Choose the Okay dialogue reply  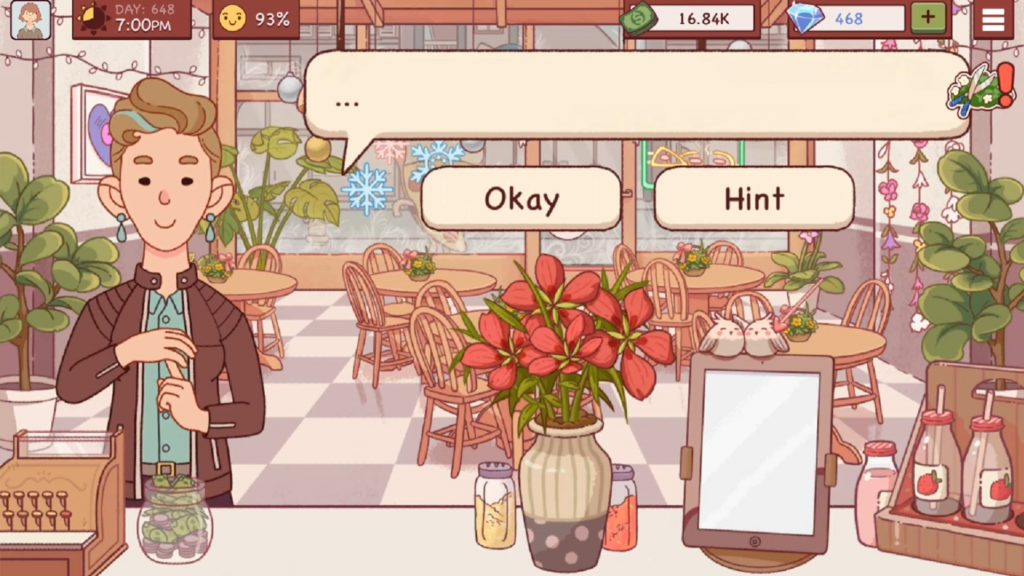click(x=521, y=198)
